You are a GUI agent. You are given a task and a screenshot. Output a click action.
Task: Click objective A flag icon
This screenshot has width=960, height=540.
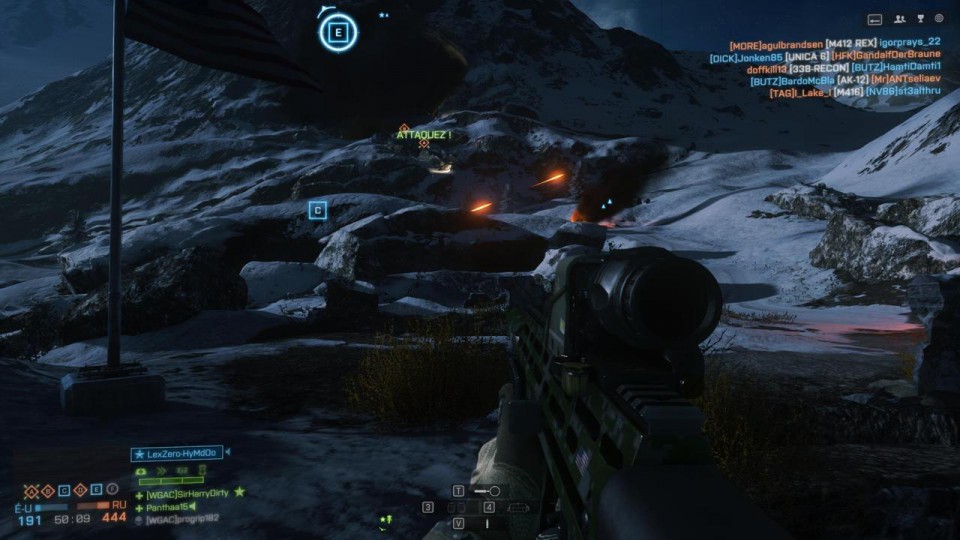coord(31,490)
